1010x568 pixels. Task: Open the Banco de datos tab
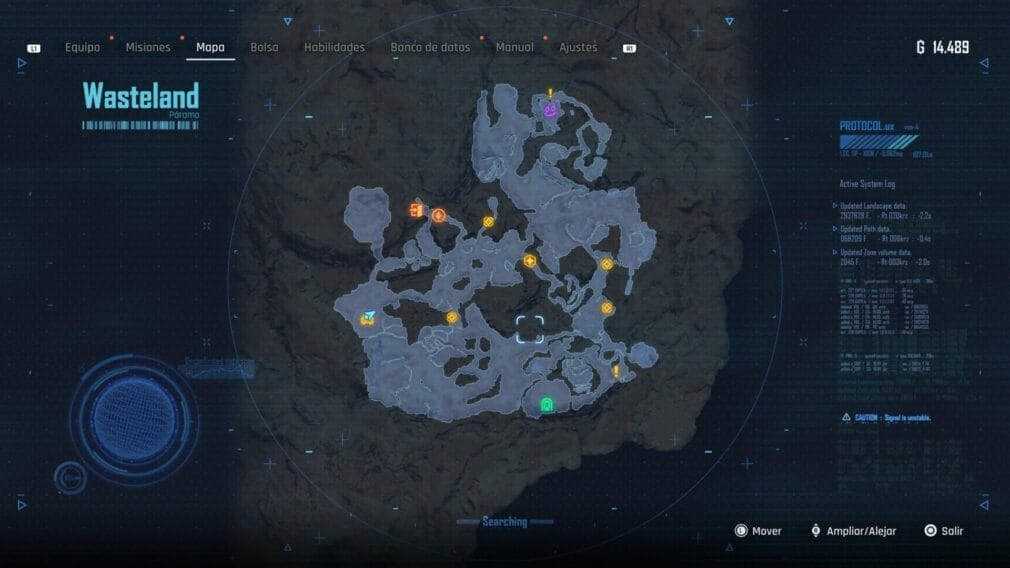[x=430, y=47]
